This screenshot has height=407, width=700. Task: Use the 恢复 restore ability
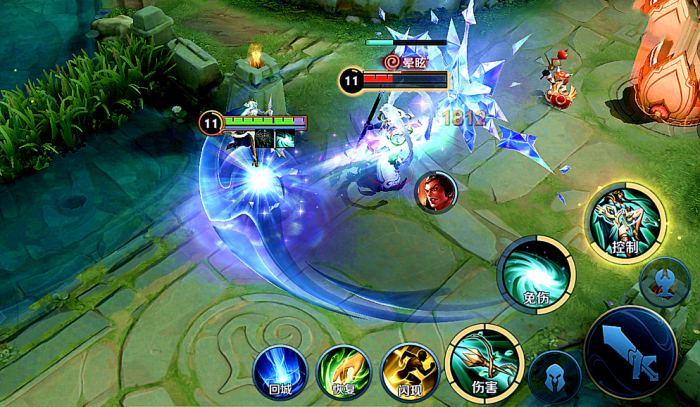344,371
